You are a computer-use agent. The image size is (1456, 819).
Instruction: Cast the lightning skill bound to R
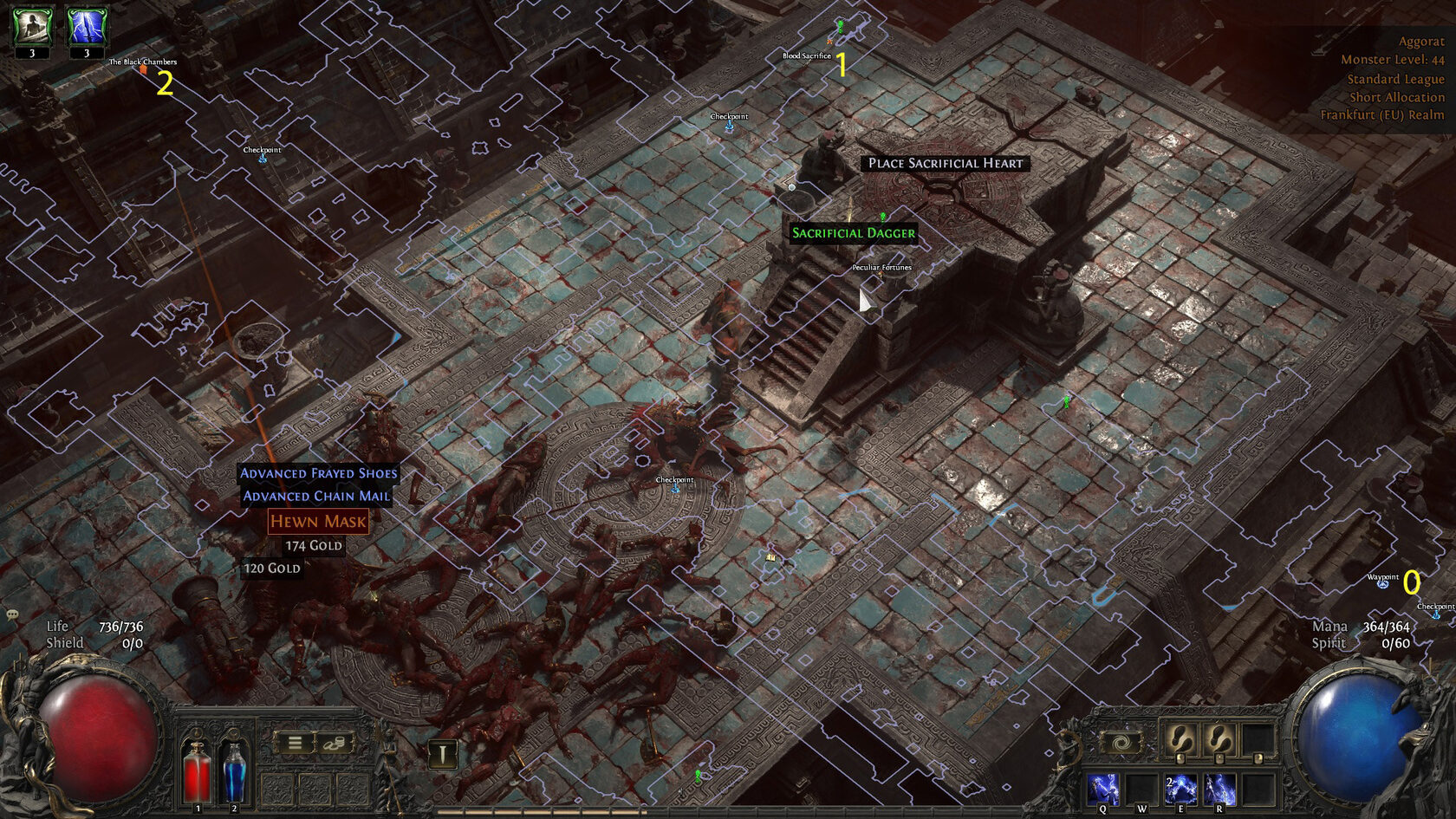click(1219, 790)
